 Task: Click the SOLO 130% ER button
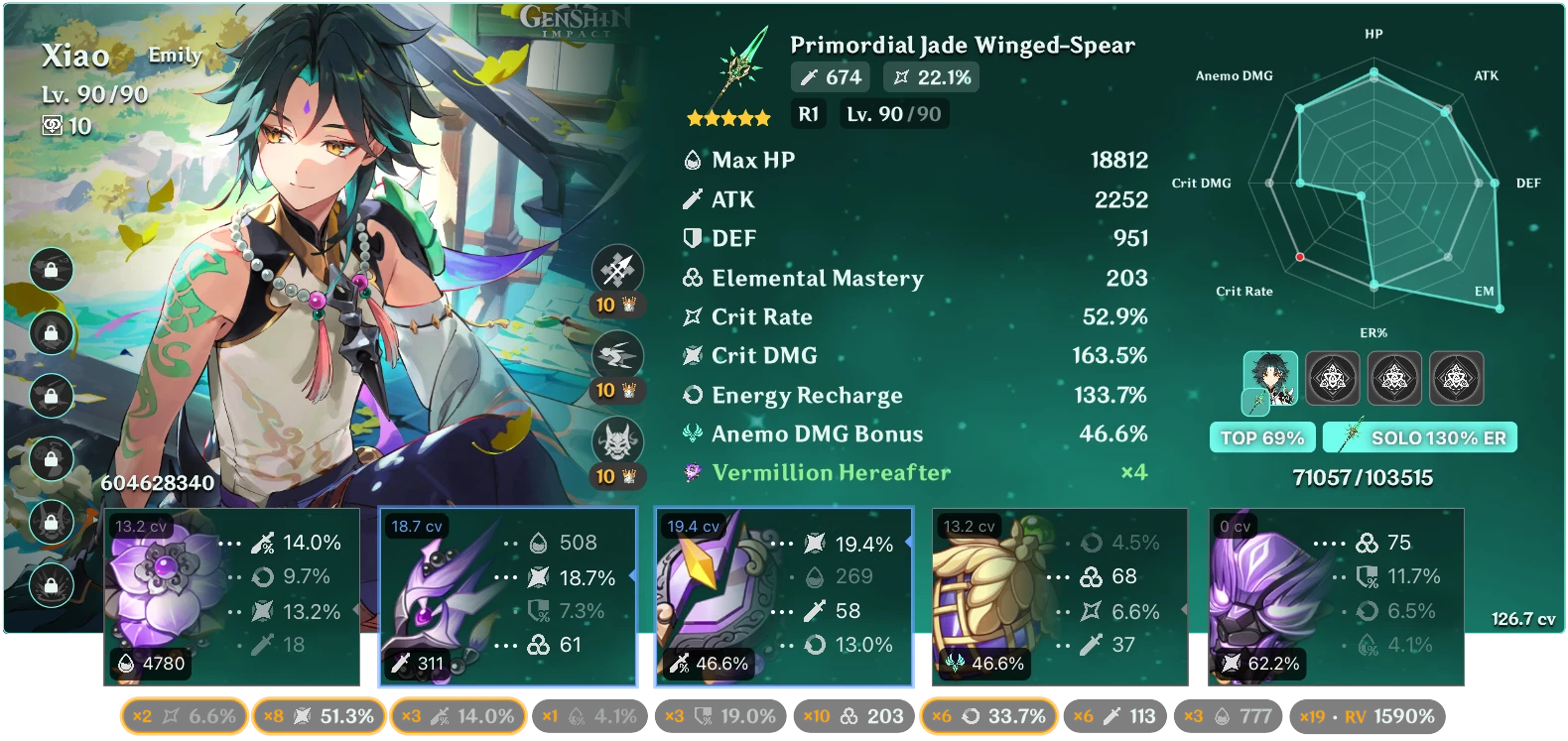tap(1419, 436)
